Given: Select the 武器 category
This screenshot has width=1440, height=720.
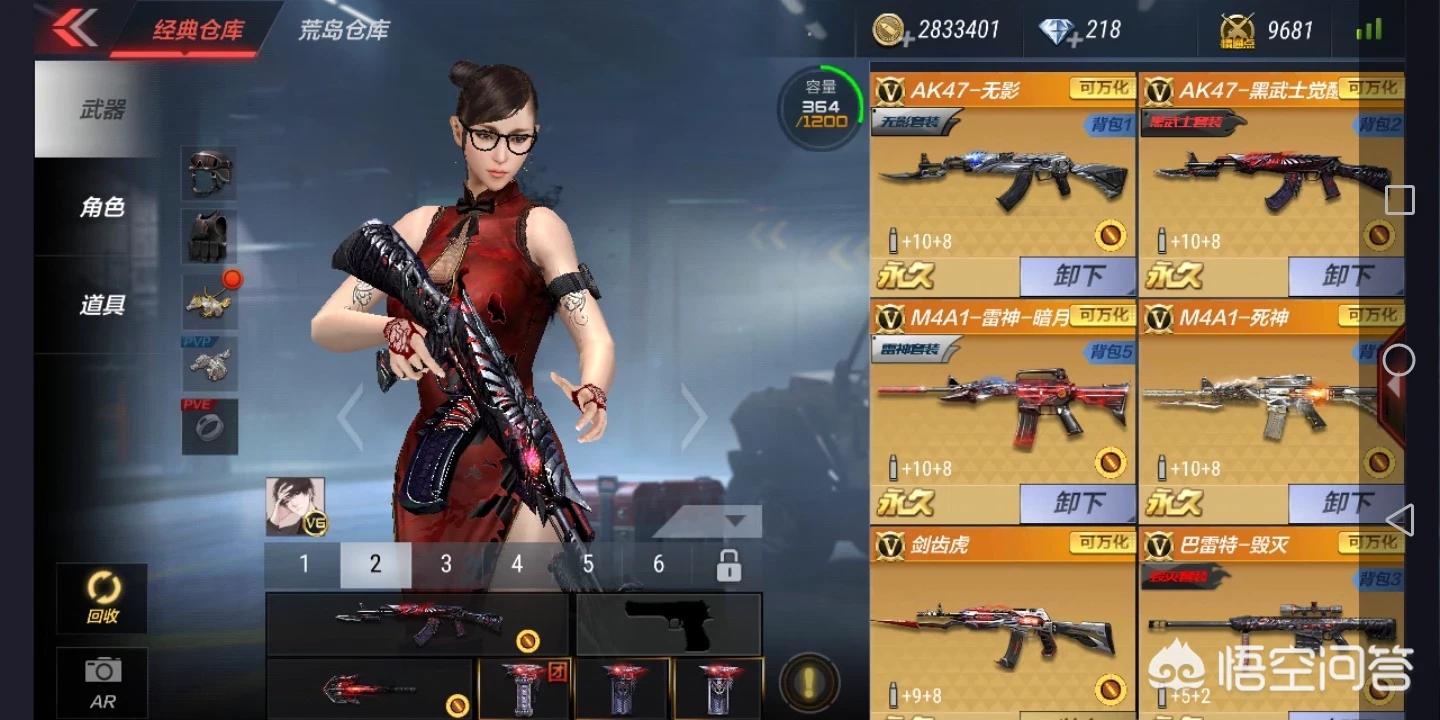Looking at the screenshot, I should 102,109.
